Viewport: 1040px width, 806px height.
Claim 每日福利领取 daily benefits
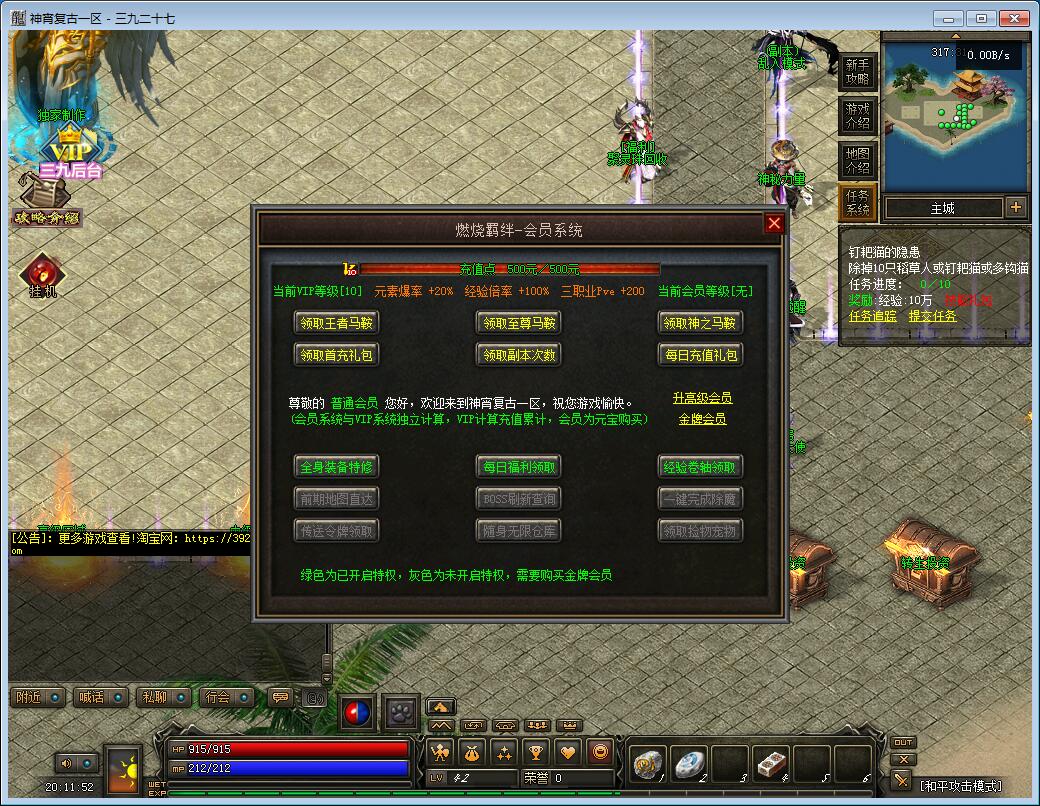[x=517, y=466]
